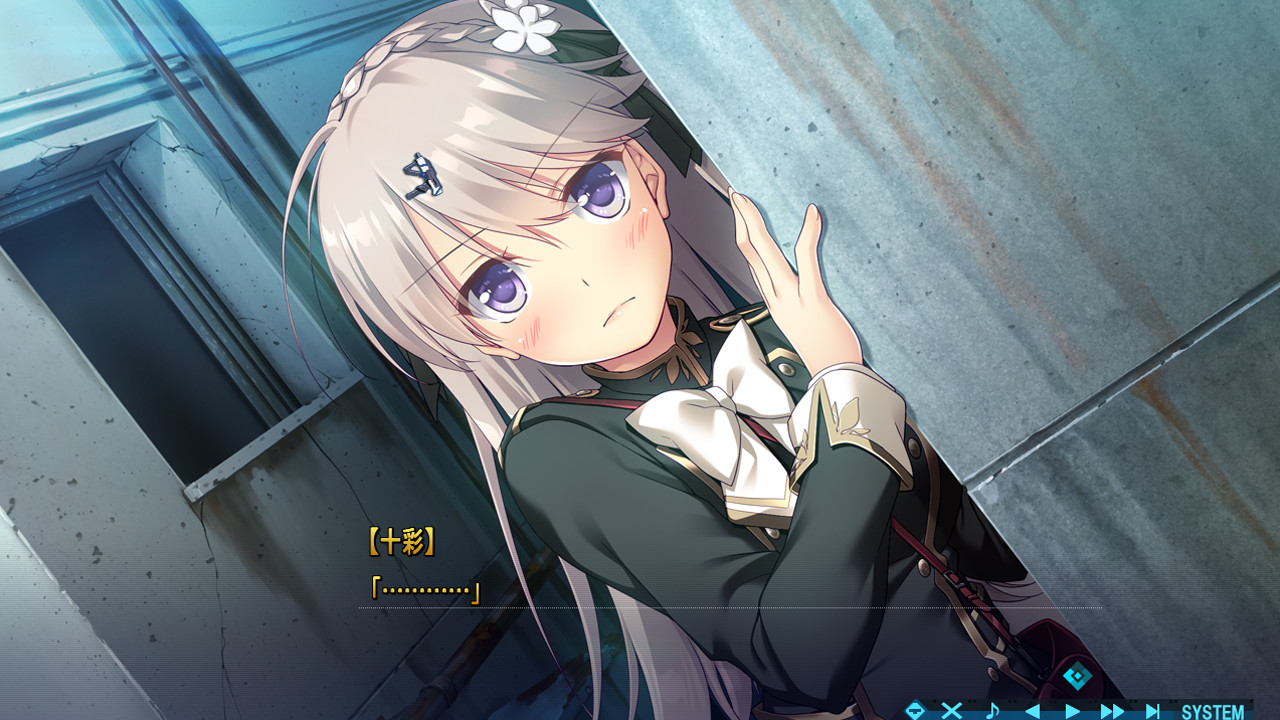Open game settings via the SYSTEM label

(1213, 709)
